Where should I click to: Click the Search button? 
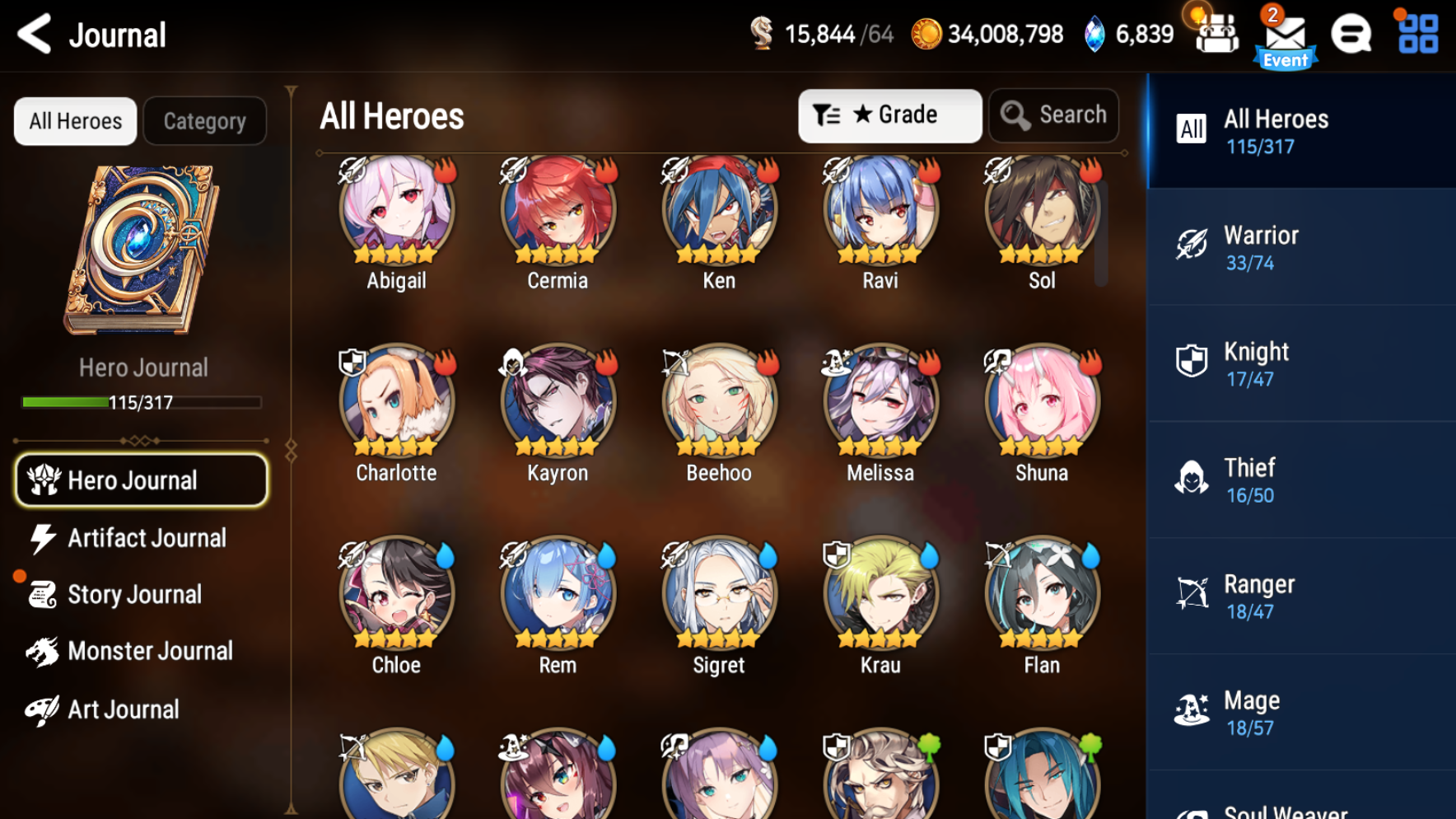tap(1053, 115)
